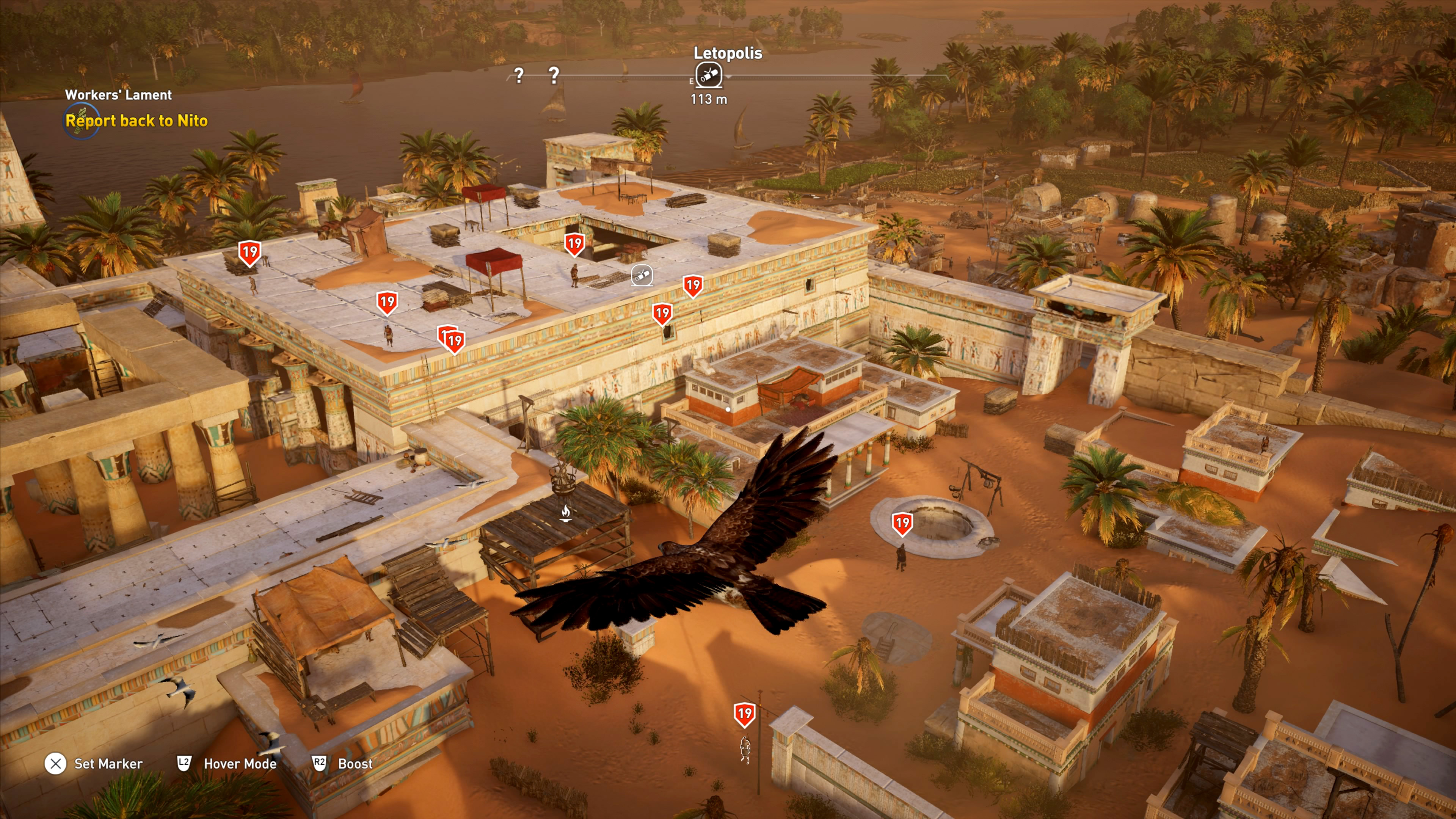The width and height of the screenshot is (1456, 819).
Task: Select the Workers' Lament quest tracker
Action: [118, 95]
